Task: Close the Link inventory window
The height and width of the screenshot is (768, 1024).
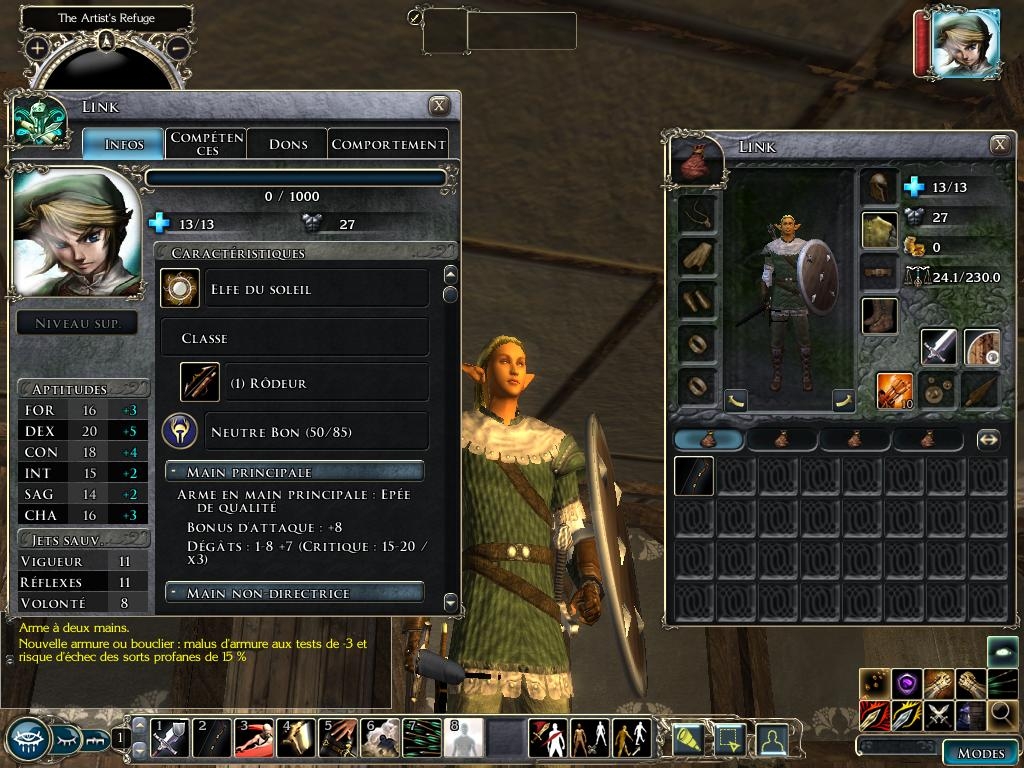Action: coord(1000,145)
